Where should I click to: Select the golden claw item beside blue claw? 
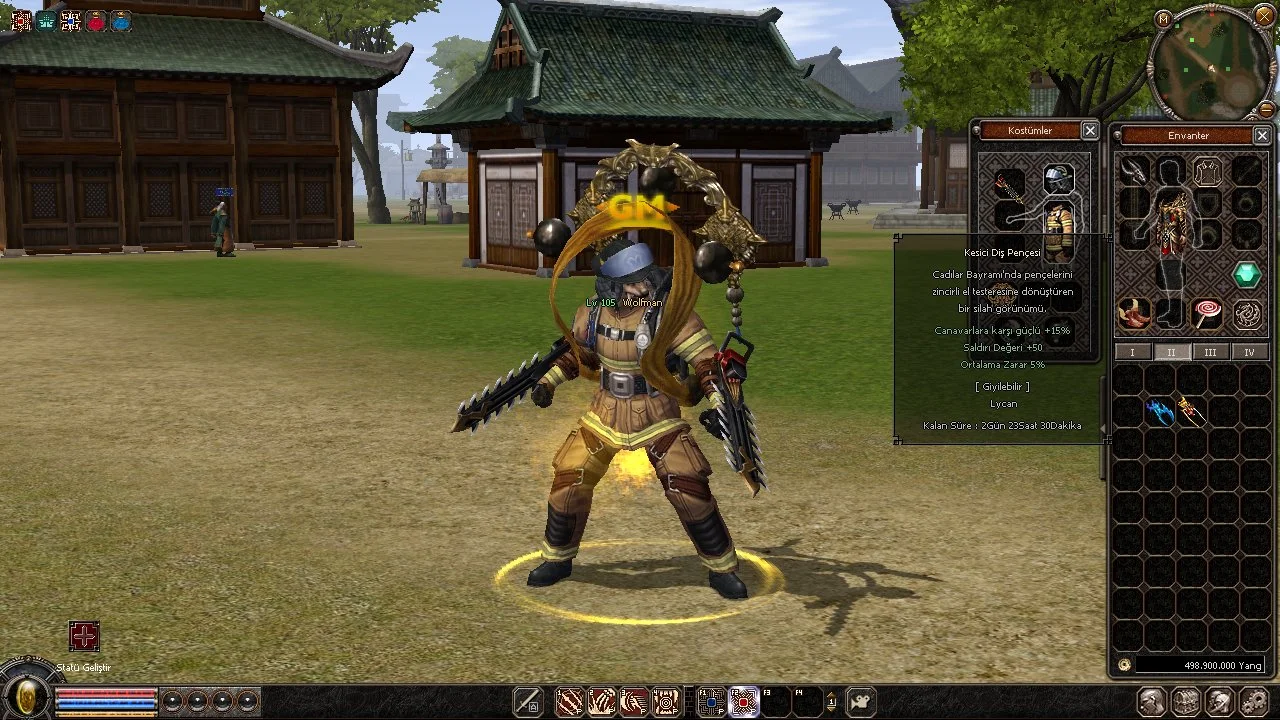click(x=1190, y=410)
